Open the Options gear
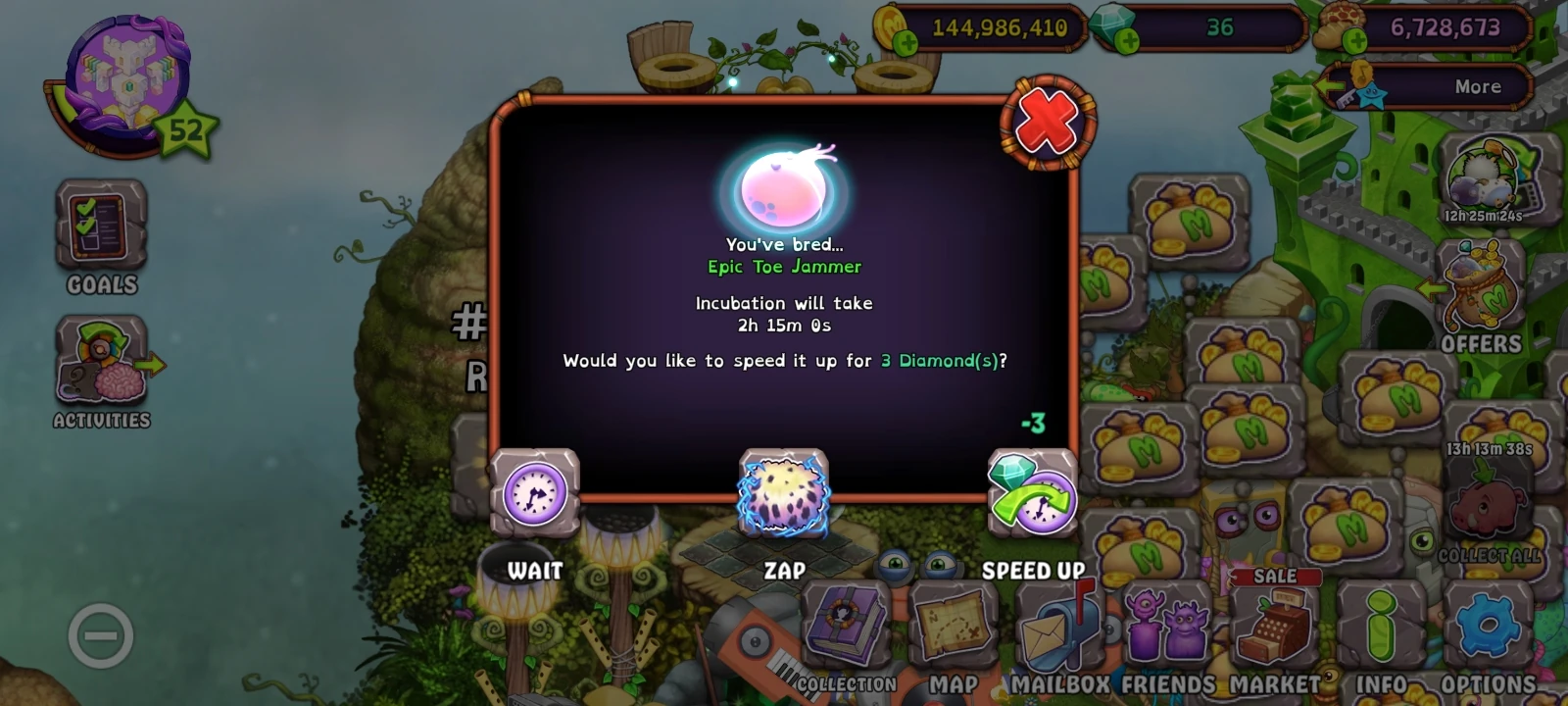 1490,628
